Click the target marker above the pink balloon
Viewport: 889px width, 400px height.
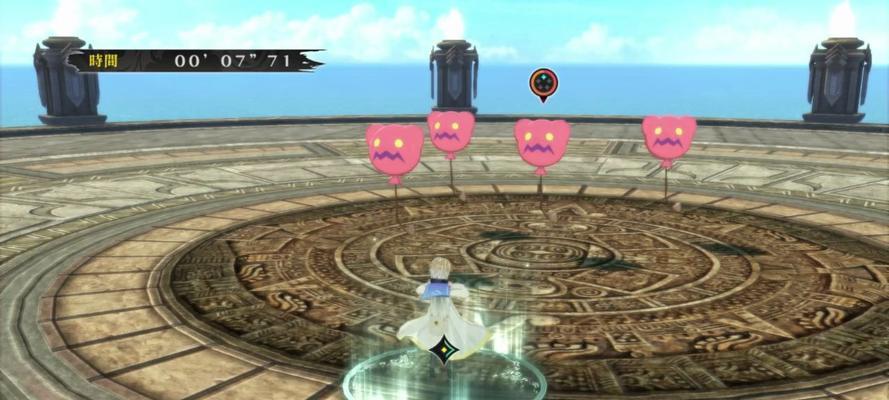541,84
